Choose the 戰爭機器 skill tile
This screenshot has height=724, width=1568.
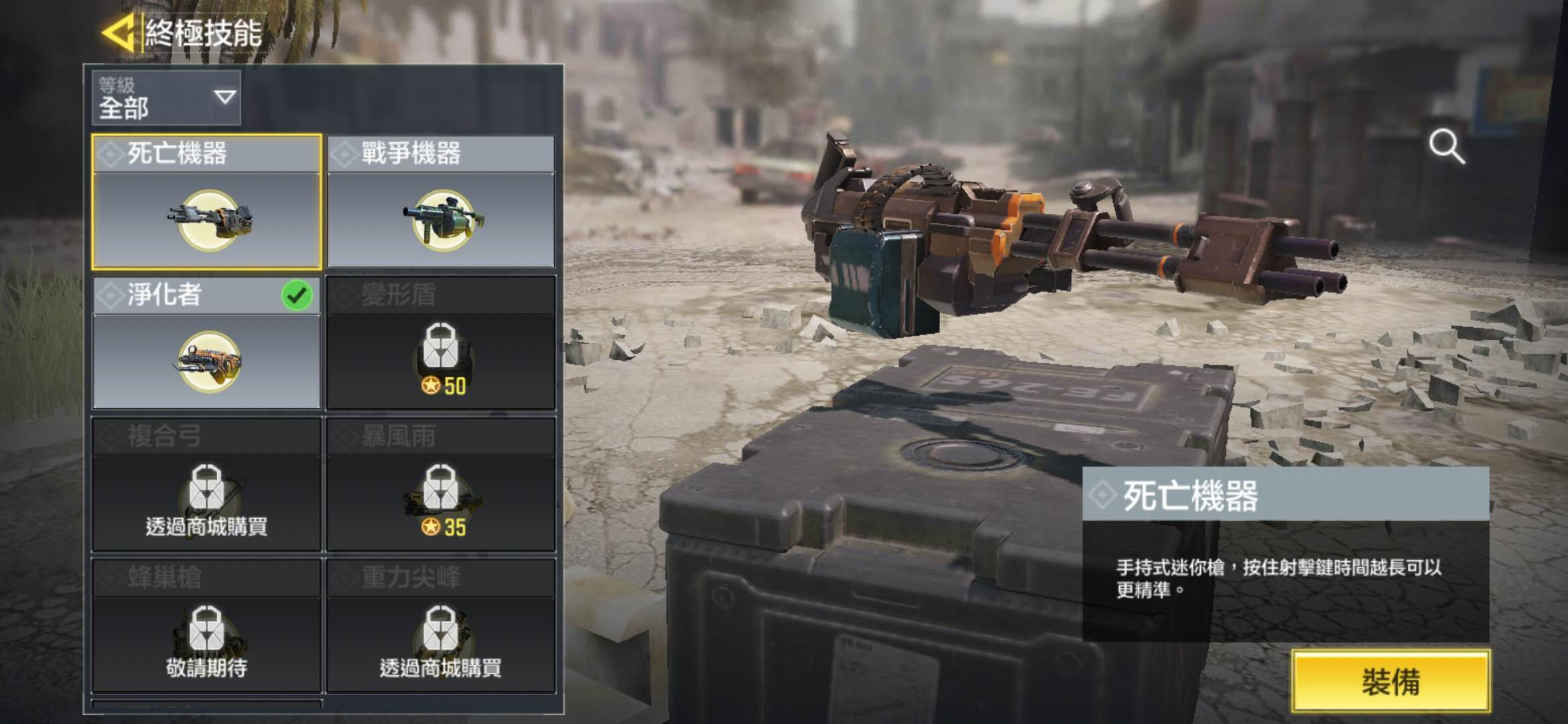pyautogui.click(x=441, y=202)
